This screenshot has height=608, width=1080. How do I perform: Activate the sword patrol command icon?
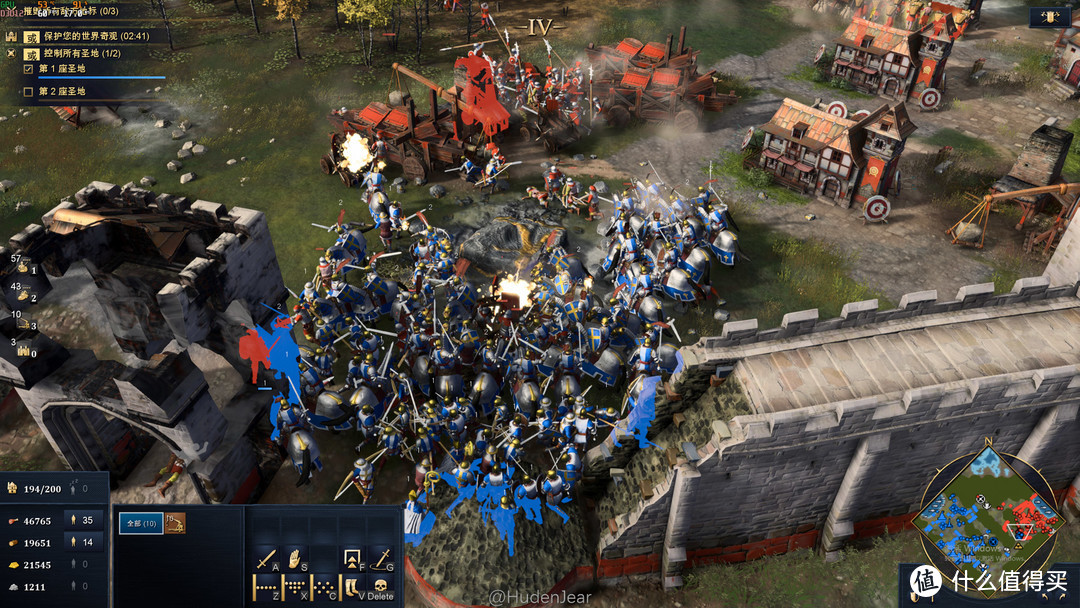point(381,558)
